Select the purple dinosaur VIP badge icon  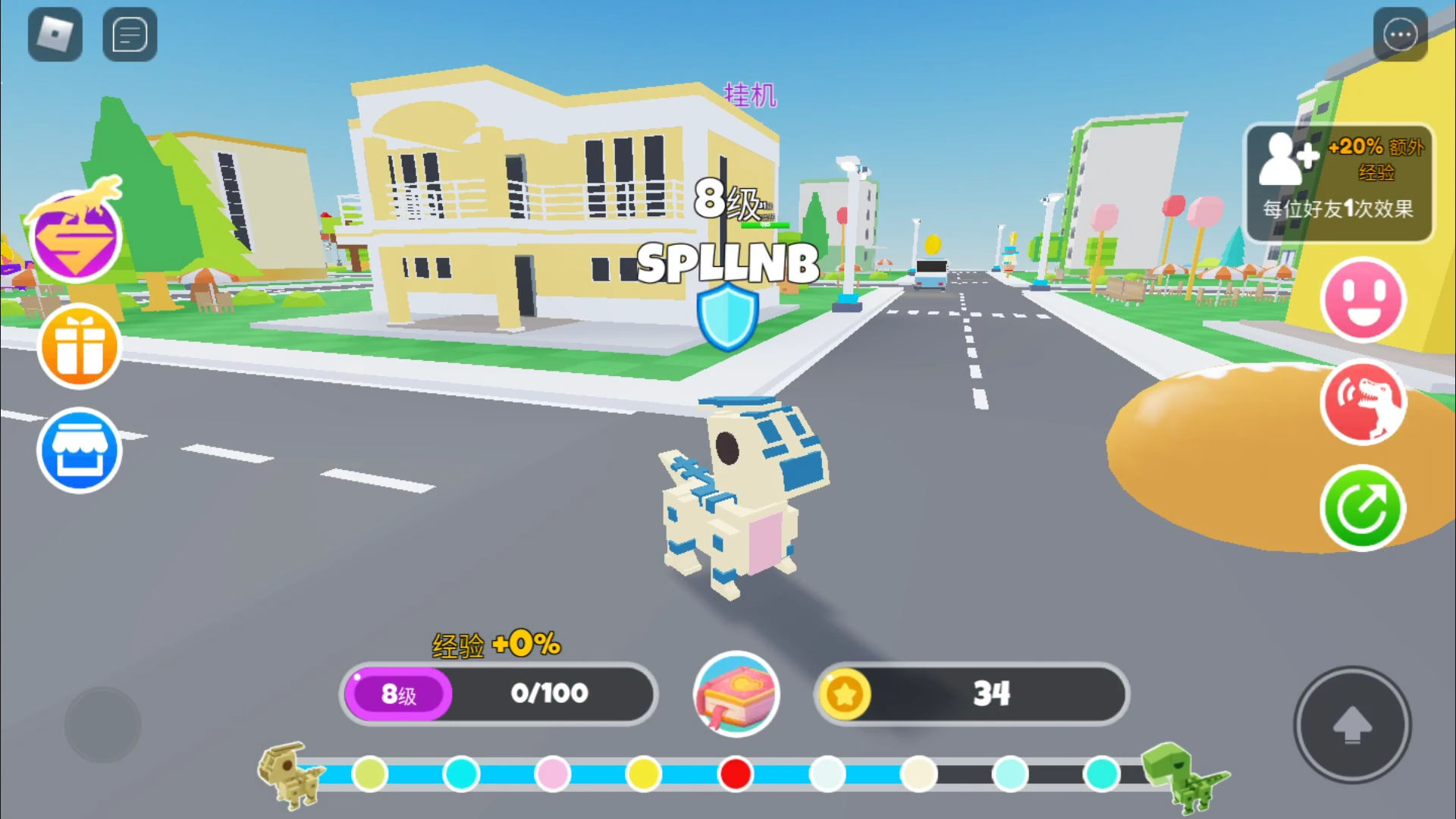(76, 235)
